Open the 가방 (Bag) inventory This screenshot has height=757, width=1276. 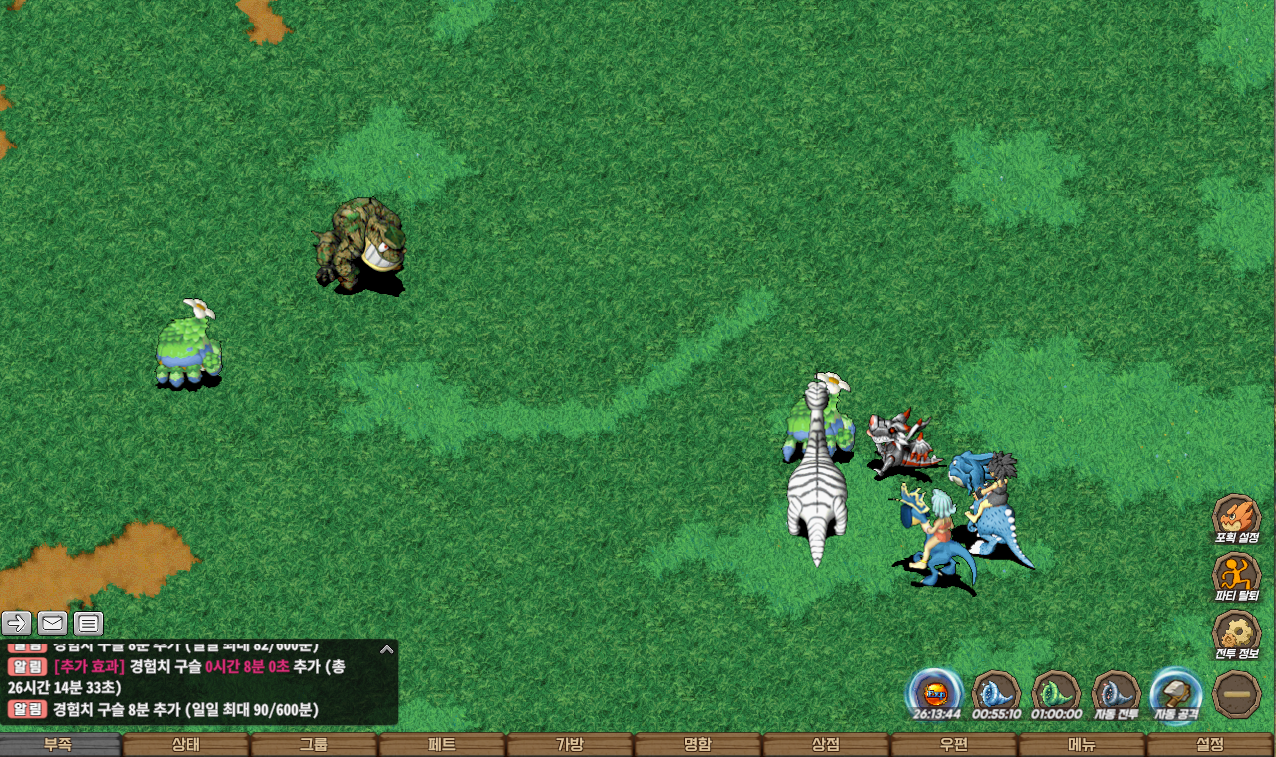coord(570,745)
